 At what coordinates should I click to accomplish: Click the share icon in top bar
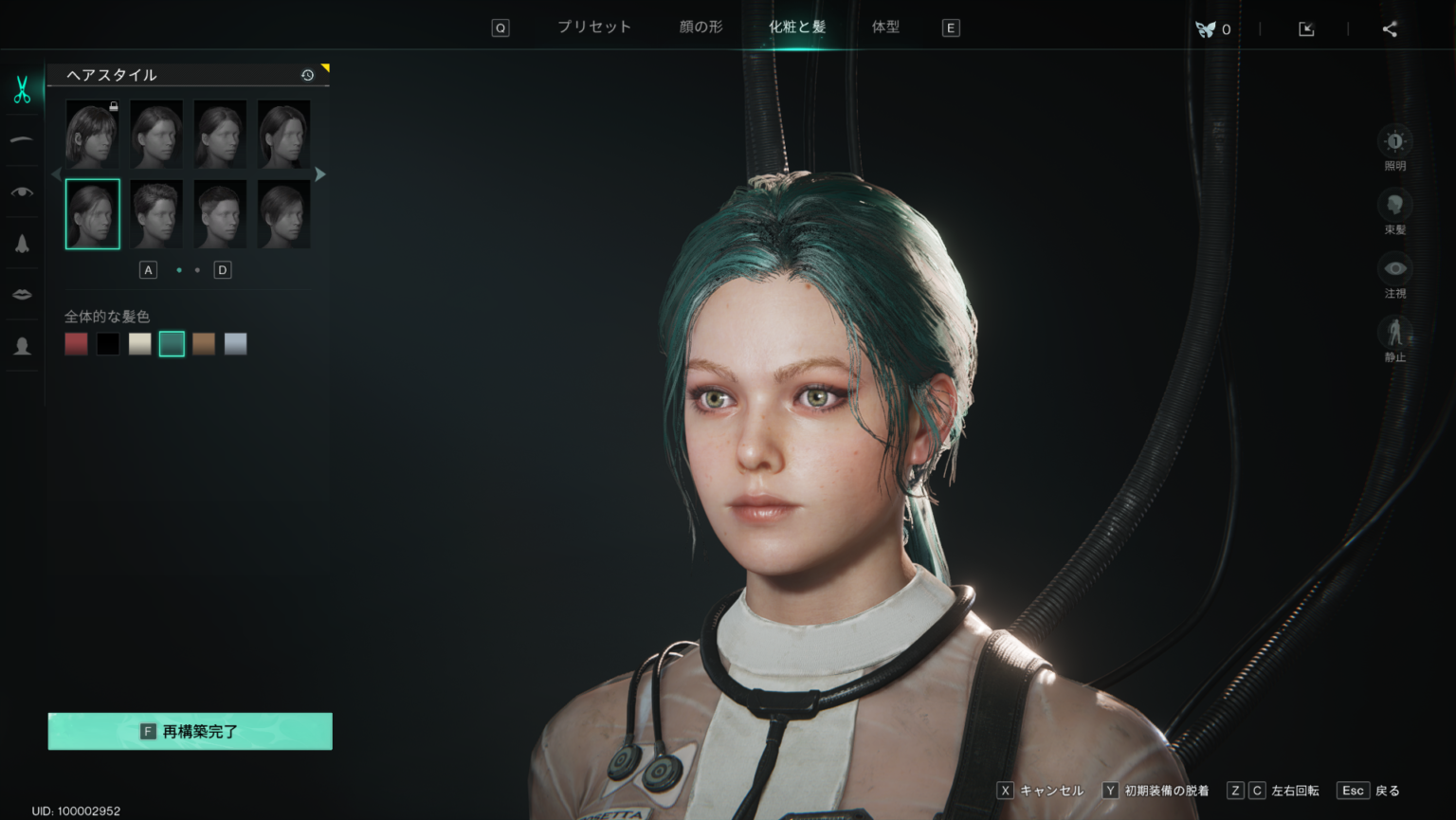click(x=1390, y=29)
